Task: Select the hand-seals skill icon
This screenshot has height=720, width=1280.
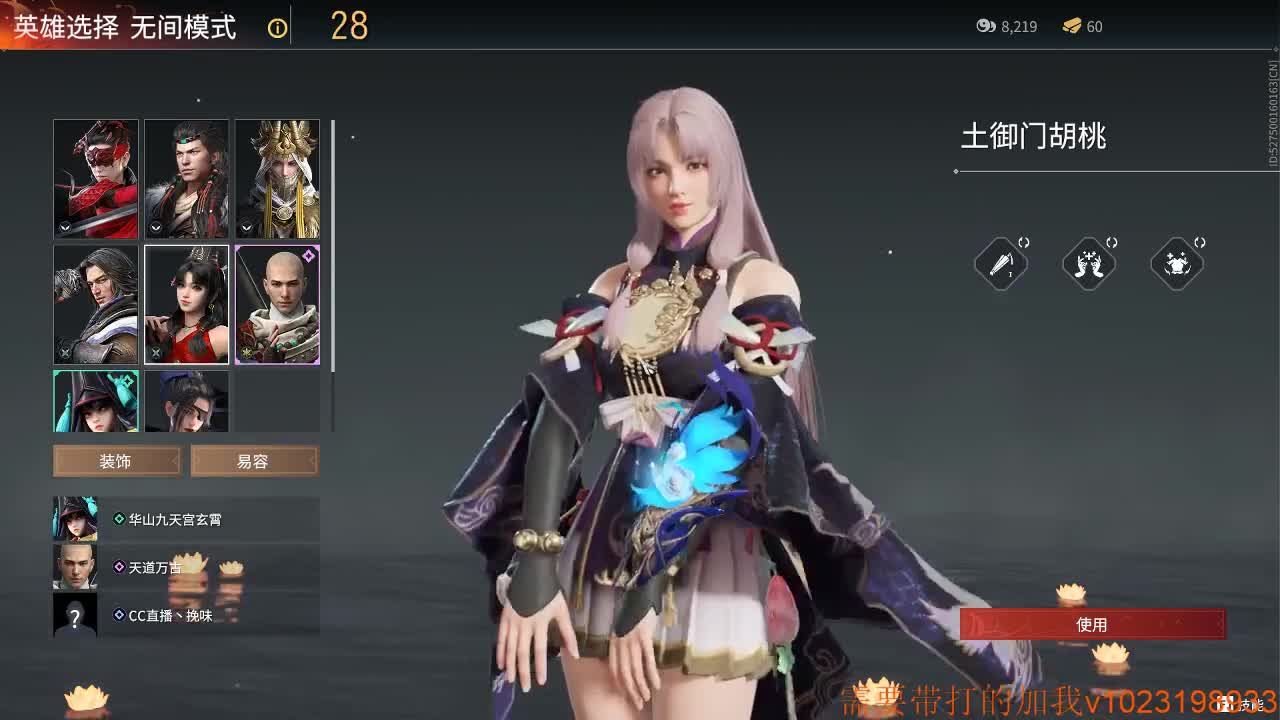Action: pyautogui.click(x=1089, y=264)
